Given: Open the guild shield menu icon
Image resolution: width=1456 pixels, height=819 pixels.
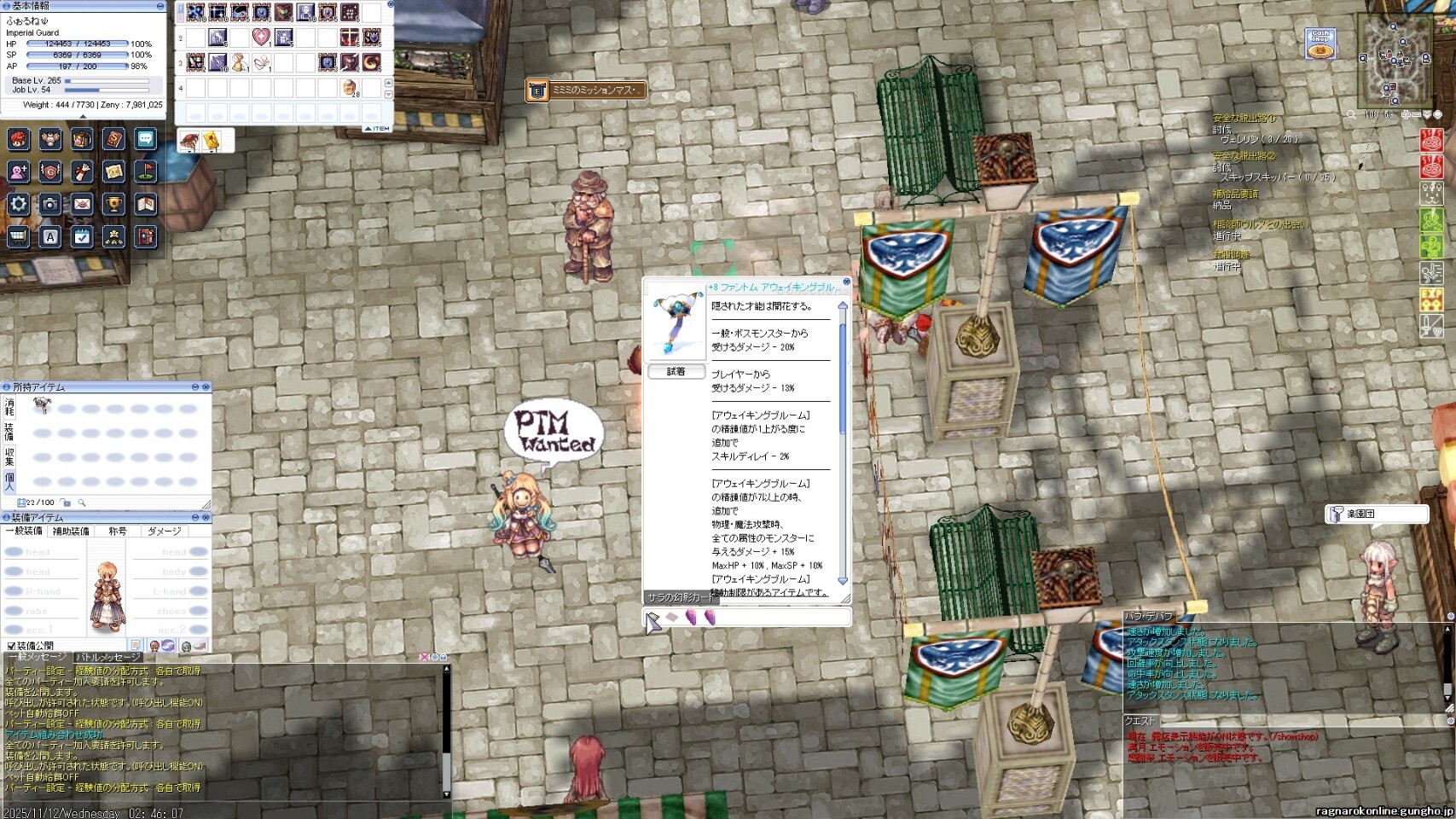Looking at the screenshot, I should click(x=50, y=171).
